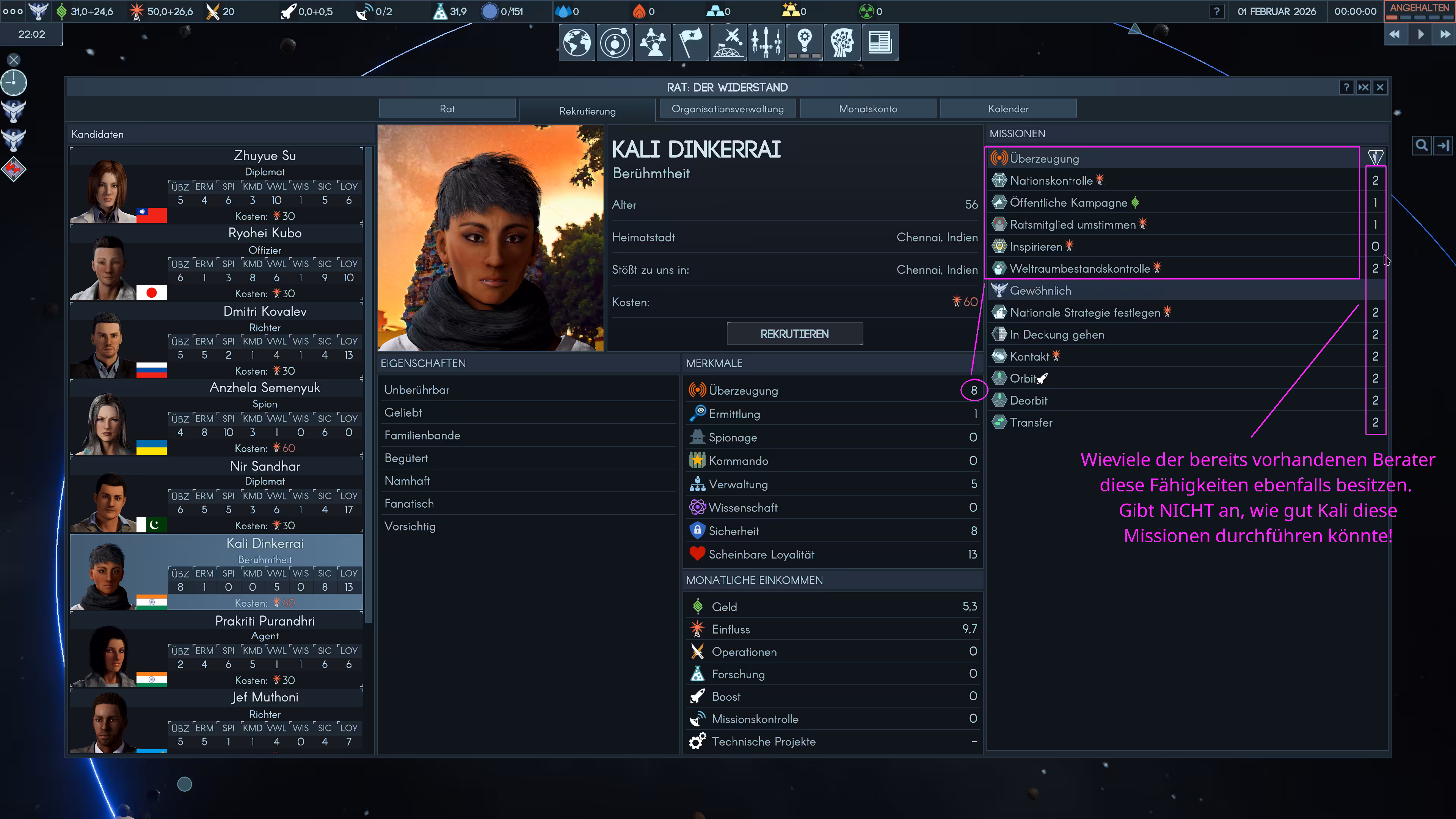Recruit Kali Dinkerrai with the REKRUTIEREN button
This screenshot has width=1456, height=819.
[x=794, y=334]
